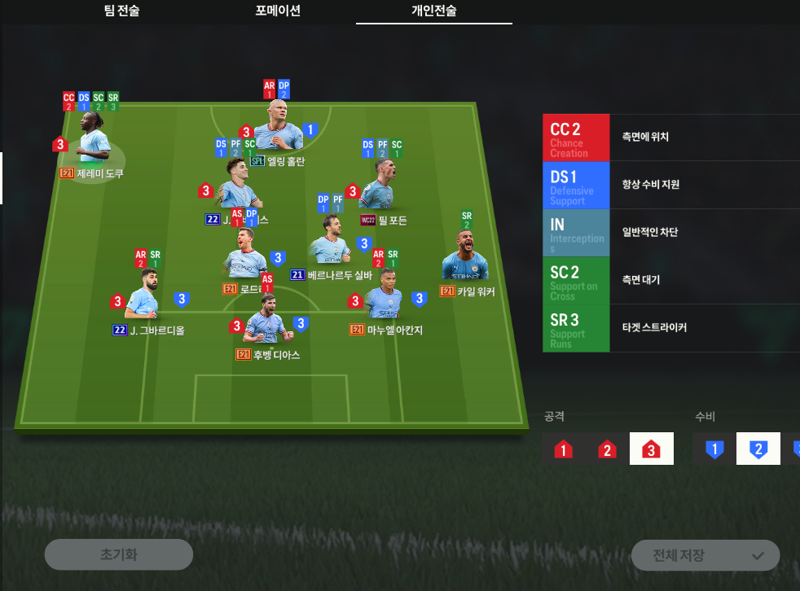Screen dimensions: 800x591
Task: Pick 베르나르두 실바 on the formation
Action: 331,245
